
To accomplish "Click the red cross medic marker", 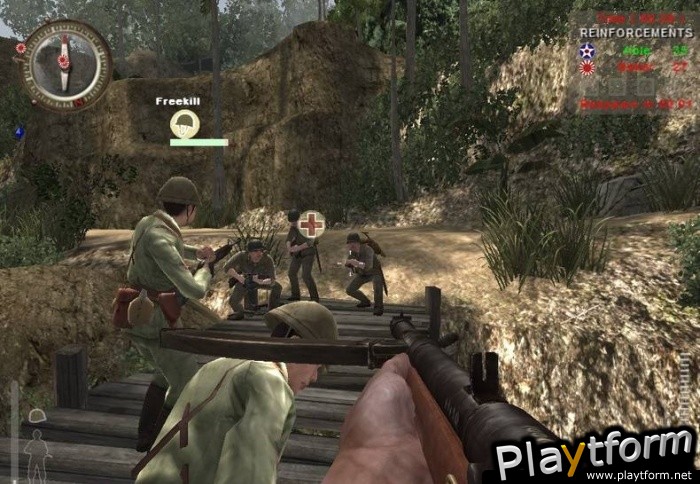I will pos(312,223).
